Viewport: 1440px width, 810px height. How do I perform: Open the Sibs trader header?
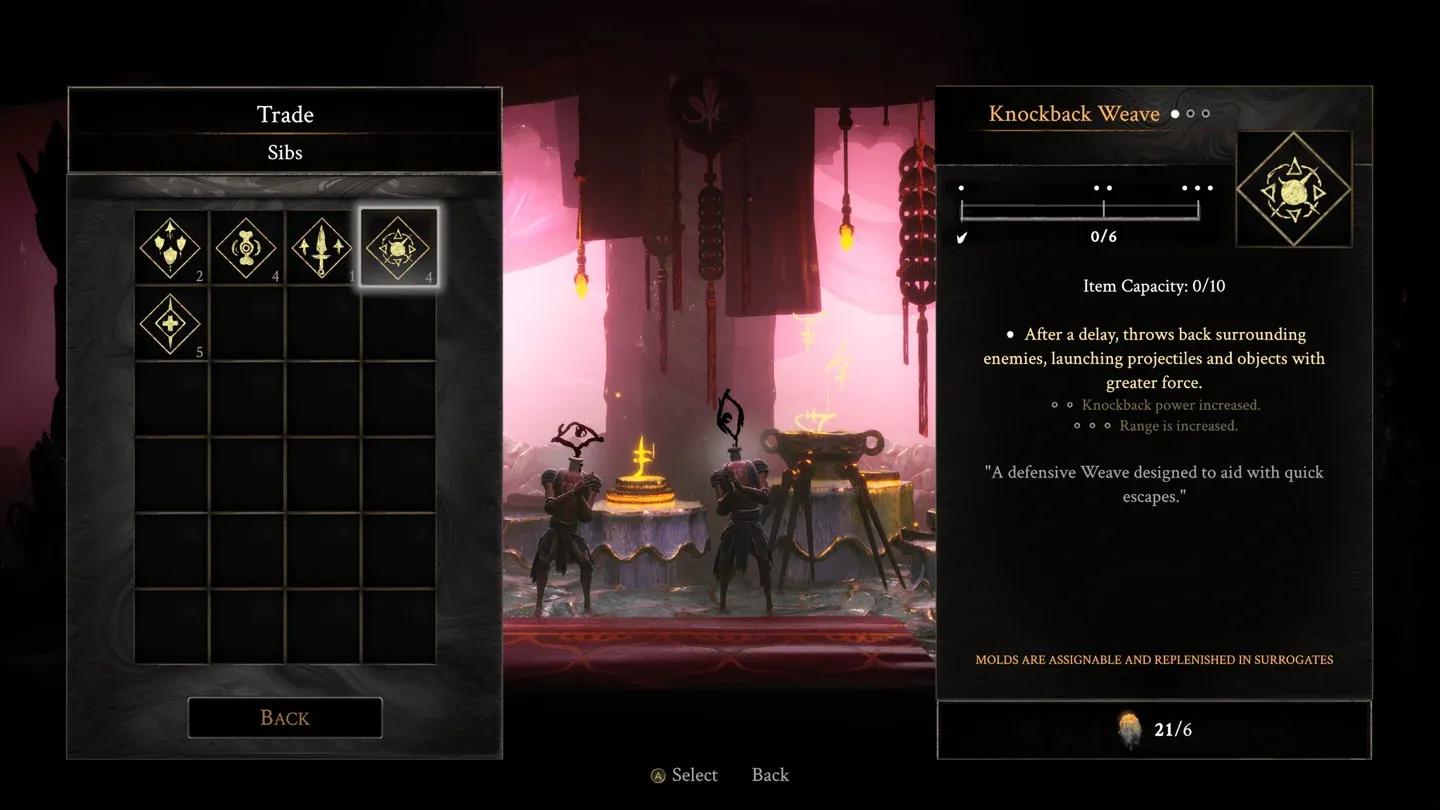click(x=284, y=152)
